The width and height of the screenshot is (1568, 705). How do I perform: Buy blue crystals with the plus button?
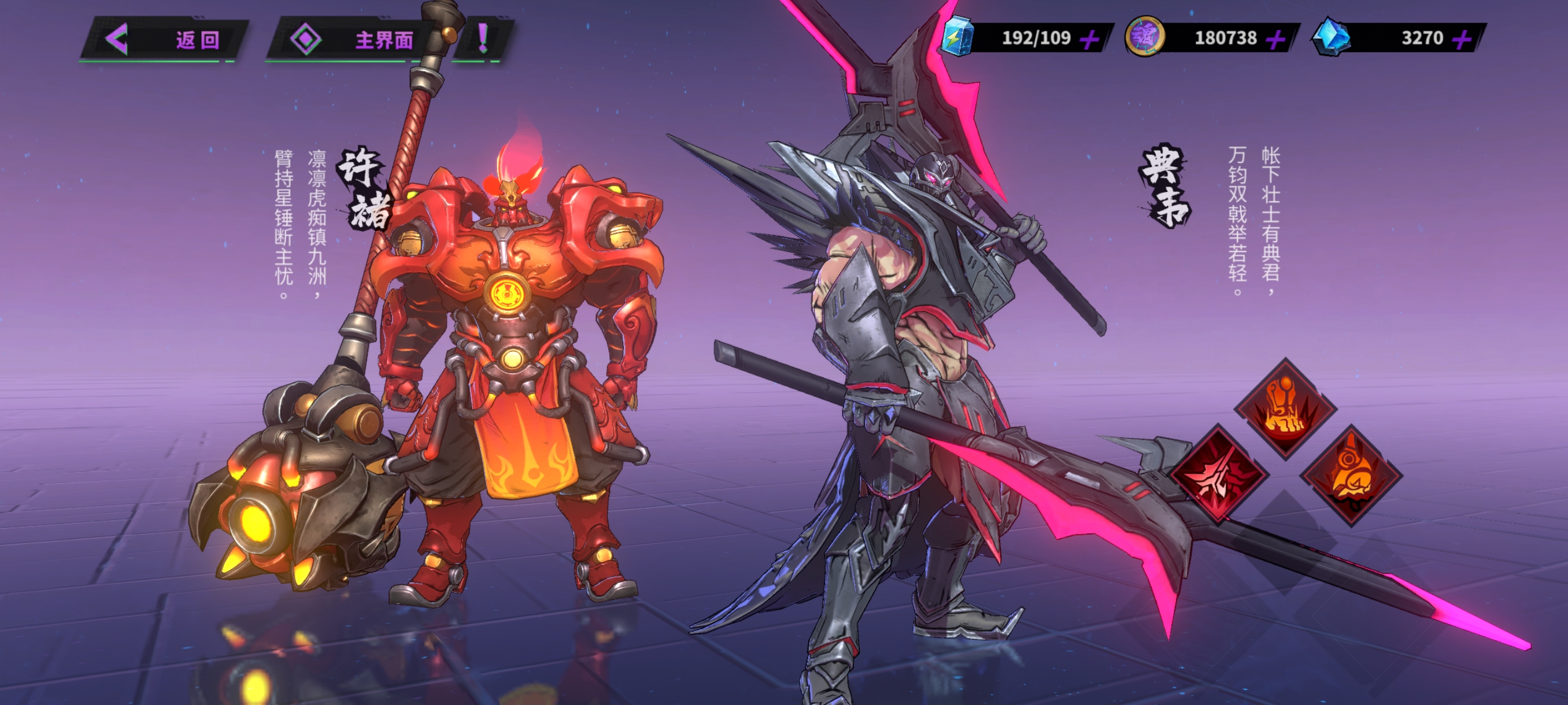[1462, 39]
